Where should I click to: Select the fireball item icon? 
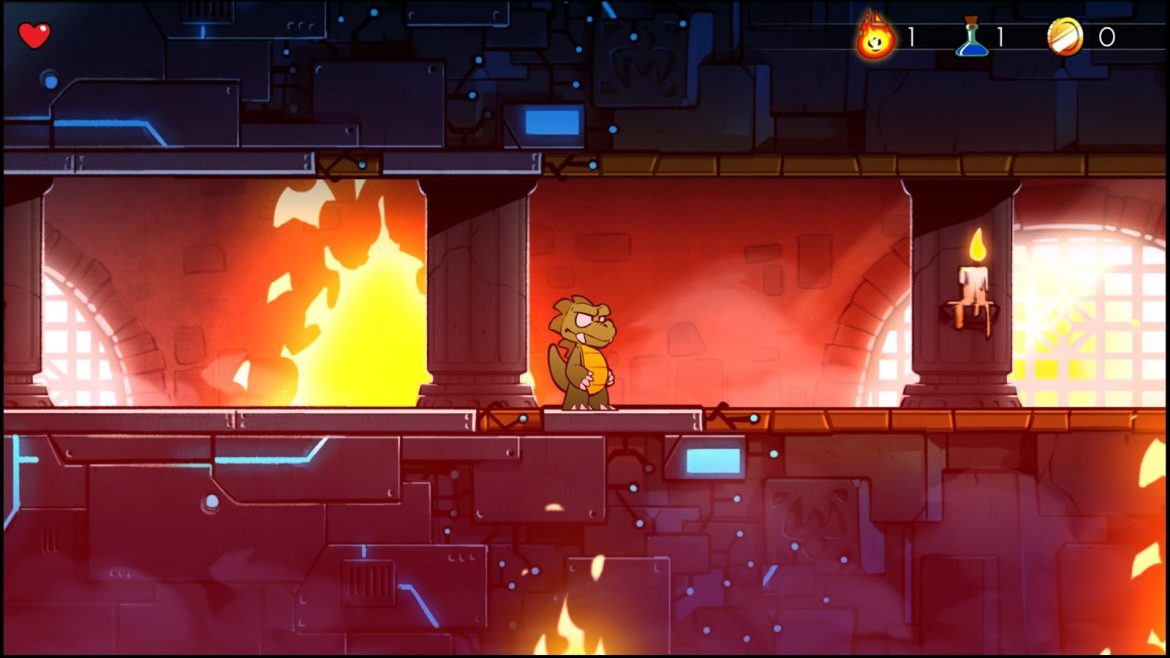coord(875,37)
